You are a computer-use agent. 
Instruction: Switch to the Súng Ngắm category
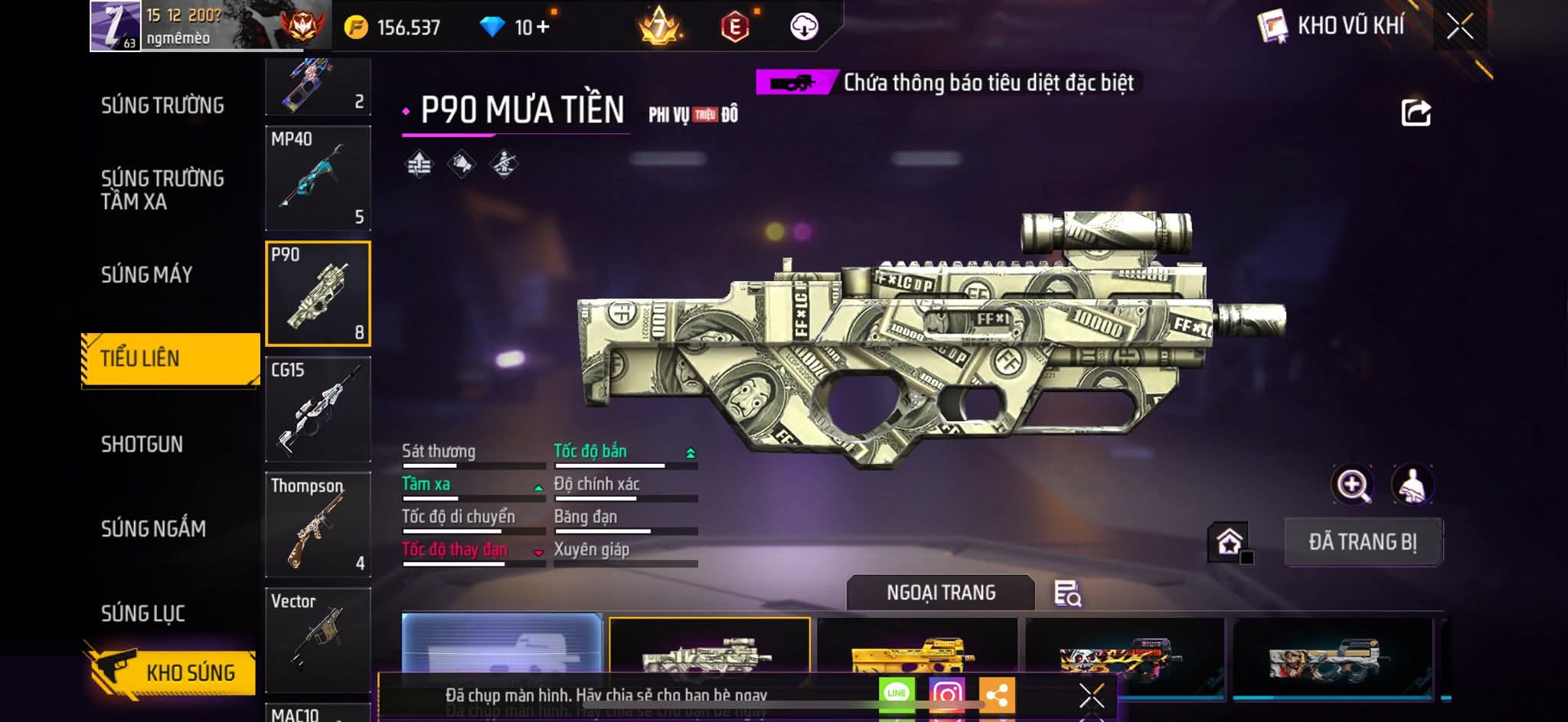[153, 529]
